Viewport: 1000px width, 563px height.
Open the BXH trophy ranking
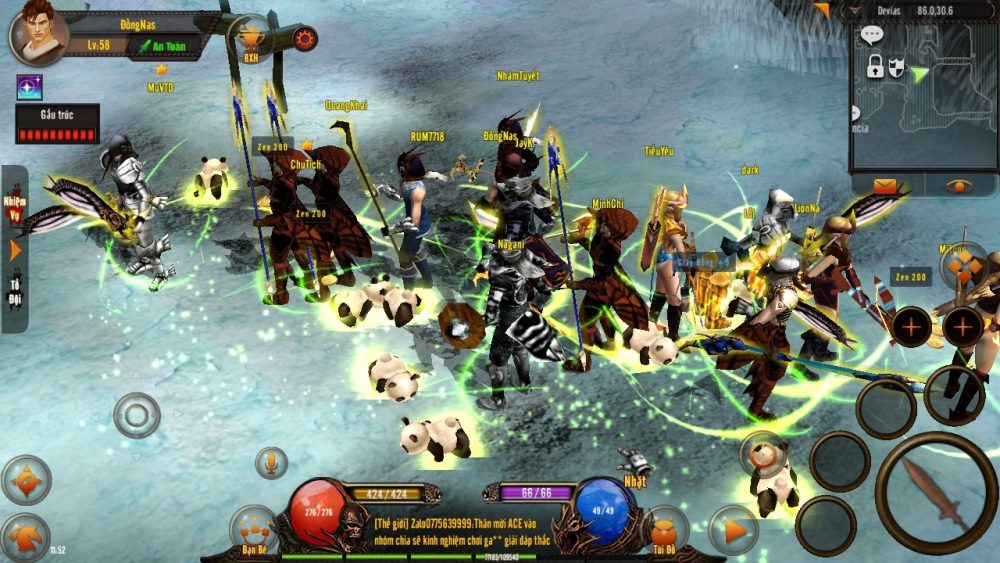[x=250, y=38]
